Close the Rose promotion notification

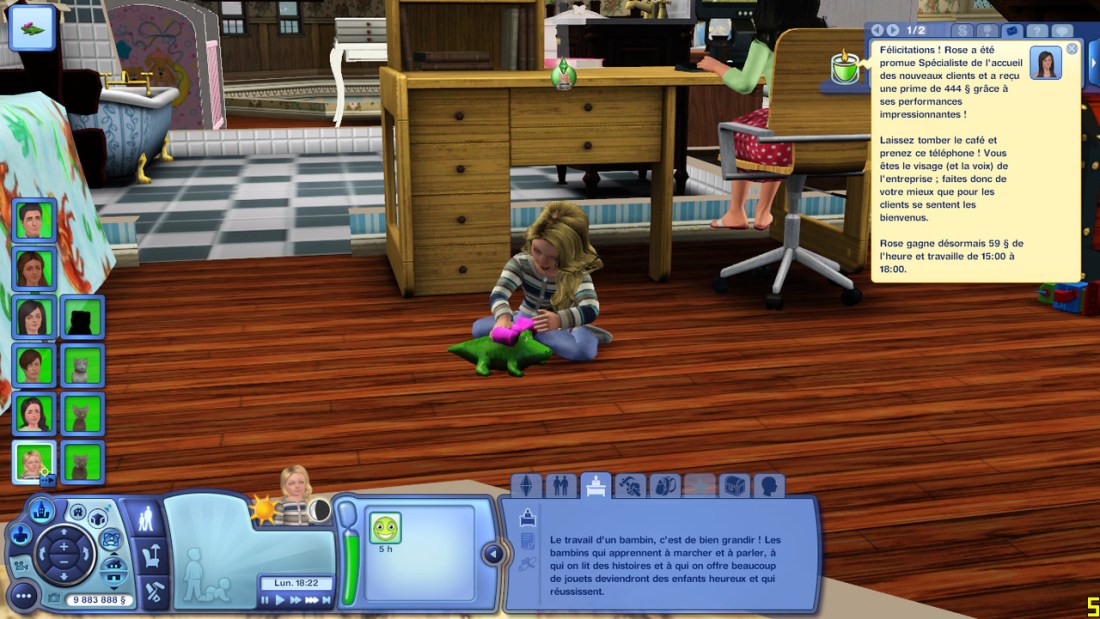(1072, 48)
